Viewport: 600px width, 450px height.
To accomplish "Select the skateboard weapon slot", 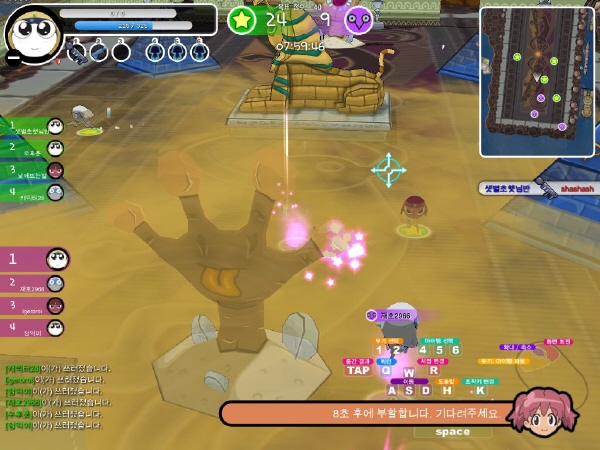I will (x=77, y=51).
